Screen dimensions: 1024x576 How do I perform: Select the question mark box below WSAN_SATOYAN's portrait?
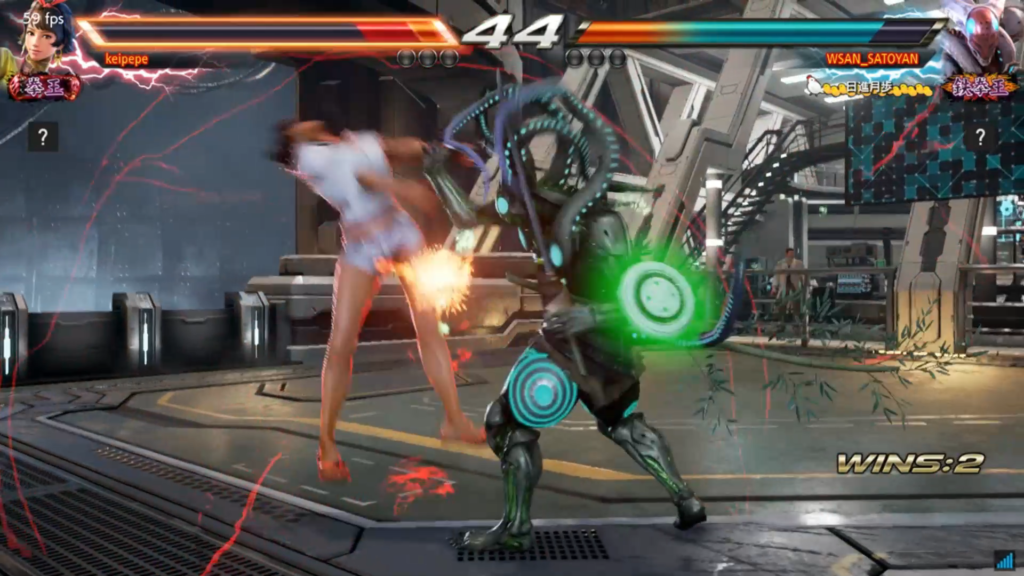tap(981, 137)
